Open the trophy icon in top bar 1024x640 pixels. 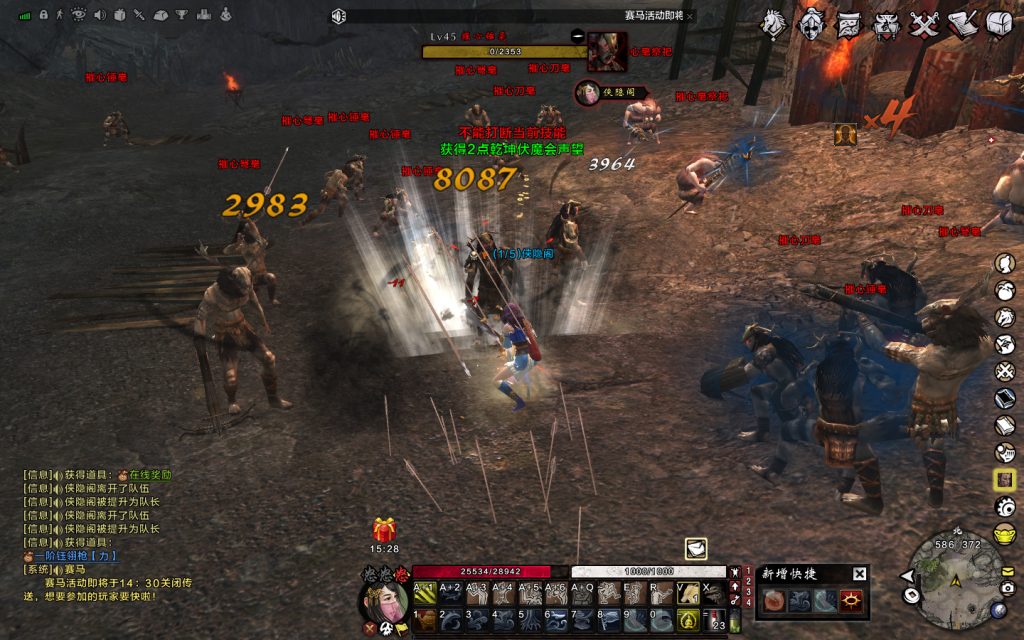tap(183, 15)
